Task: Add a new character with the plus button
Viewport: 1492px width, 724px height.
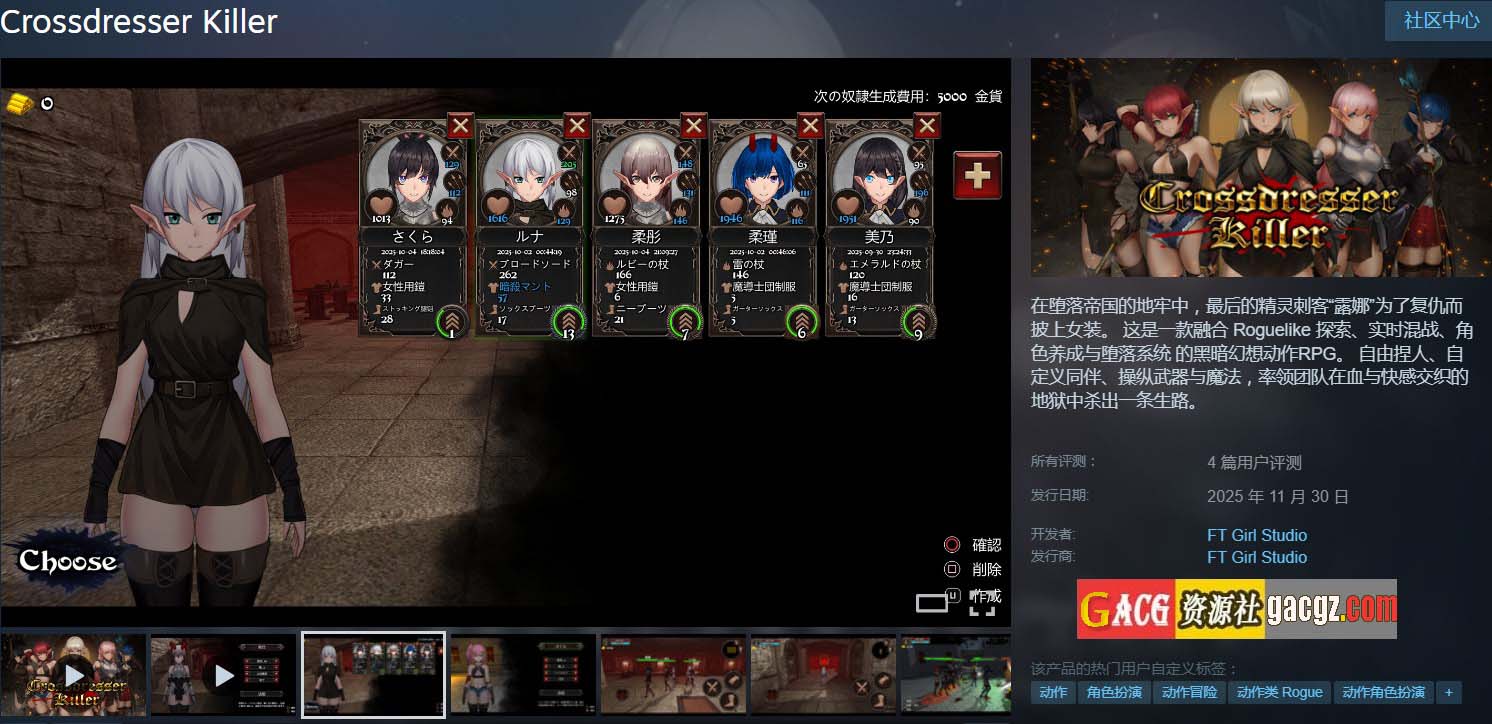Action: coord(977,176)
